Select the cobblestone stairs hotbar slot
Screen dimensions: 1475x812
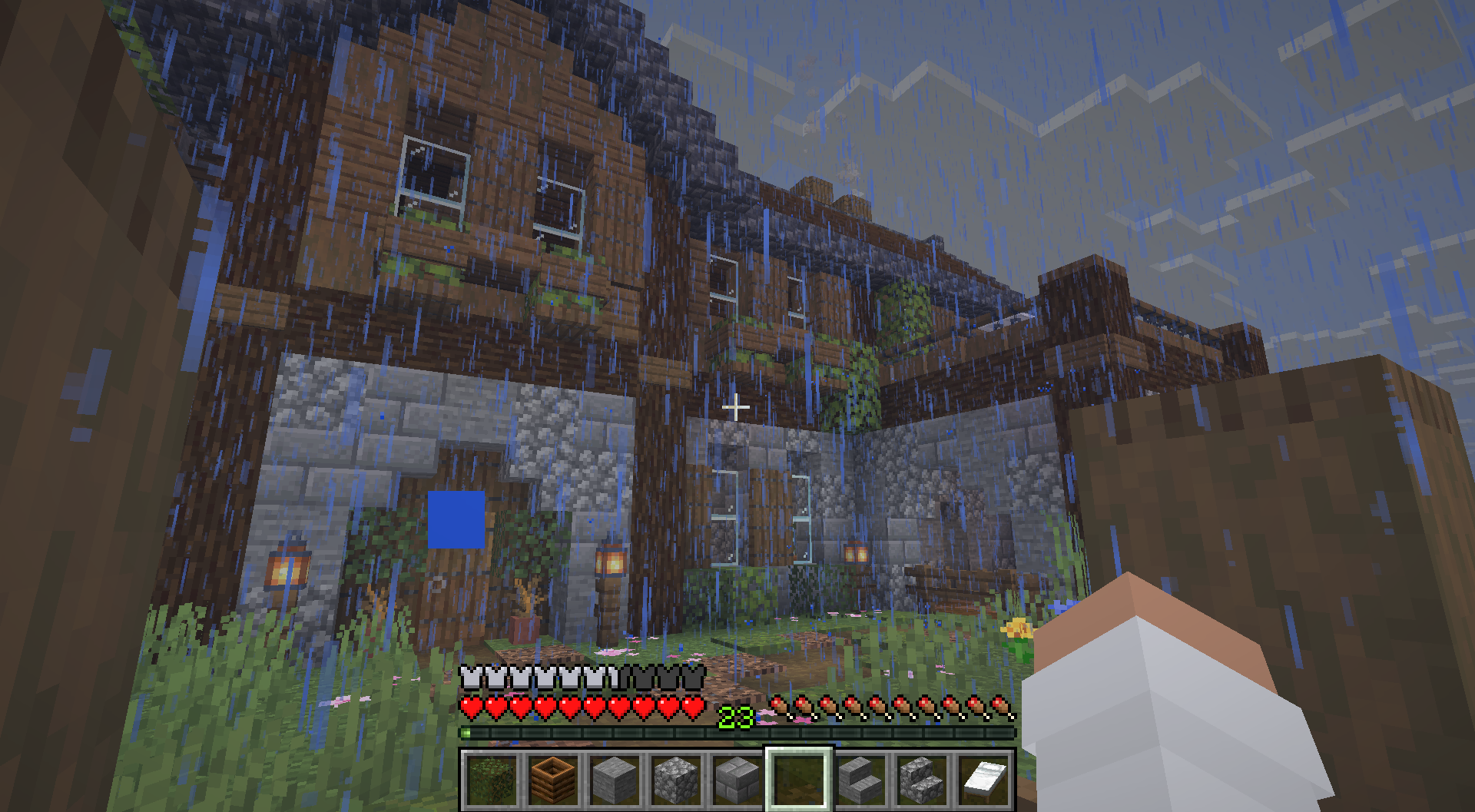(921, 778)
